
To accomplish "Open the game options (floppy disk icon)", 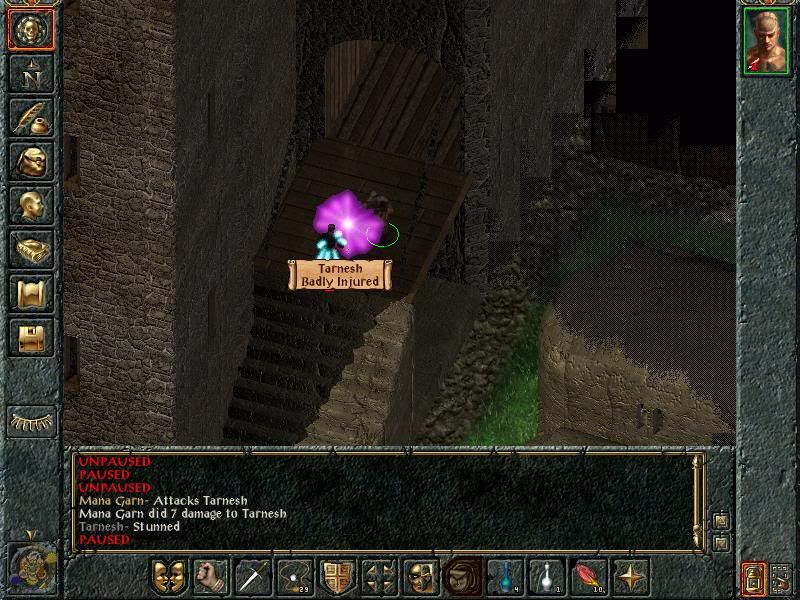I will point(31,337).
